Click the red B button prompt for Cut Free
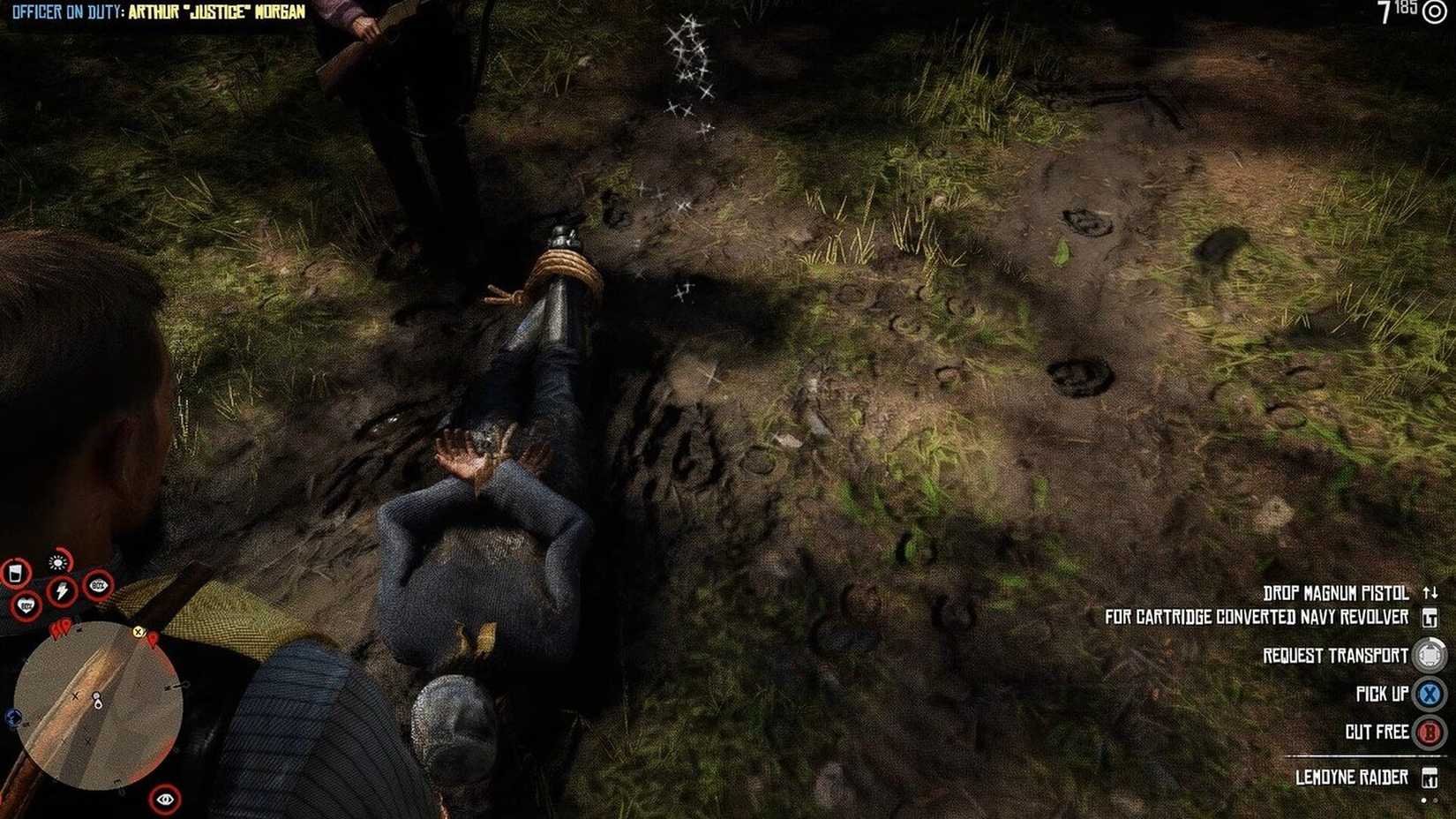The image size is (1456, 819). (1427, 732)
